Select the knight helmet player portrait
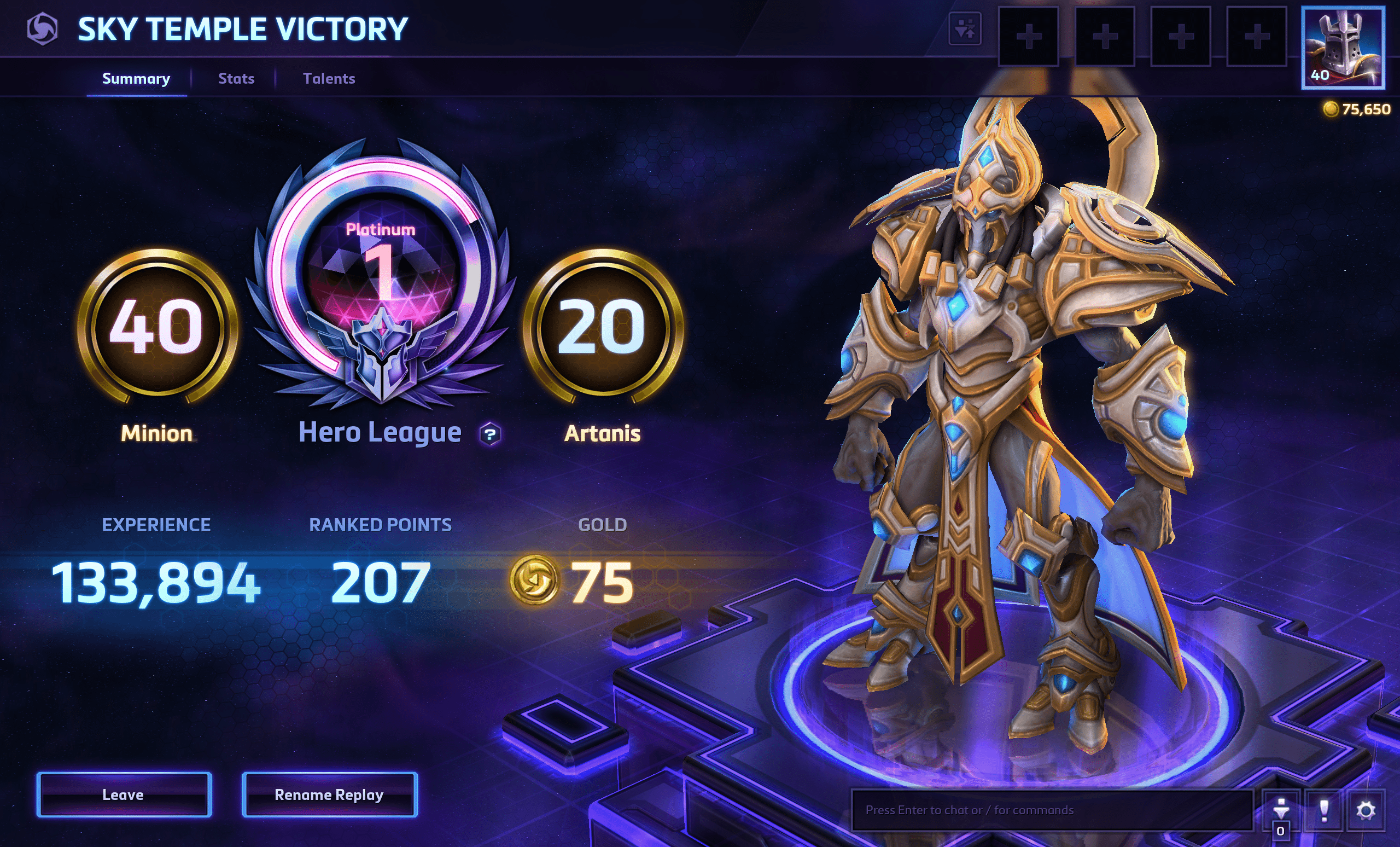Image resolution: width=1400 pixels, height=847 pixels. (x=1343, y=48)
